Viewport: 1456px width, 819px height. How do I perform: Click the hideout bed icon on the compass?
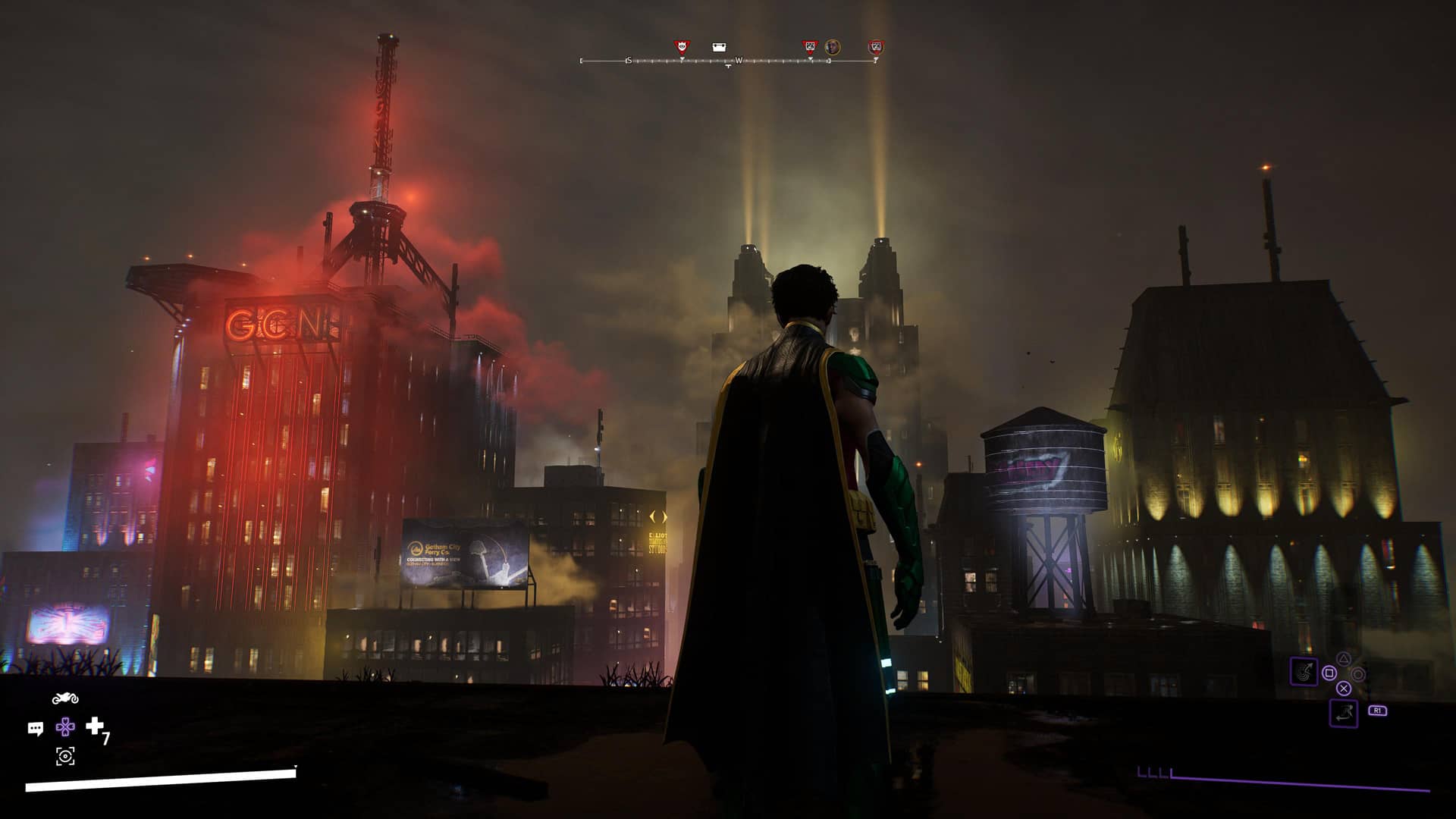pyautogui.click(x=718, y=47)
